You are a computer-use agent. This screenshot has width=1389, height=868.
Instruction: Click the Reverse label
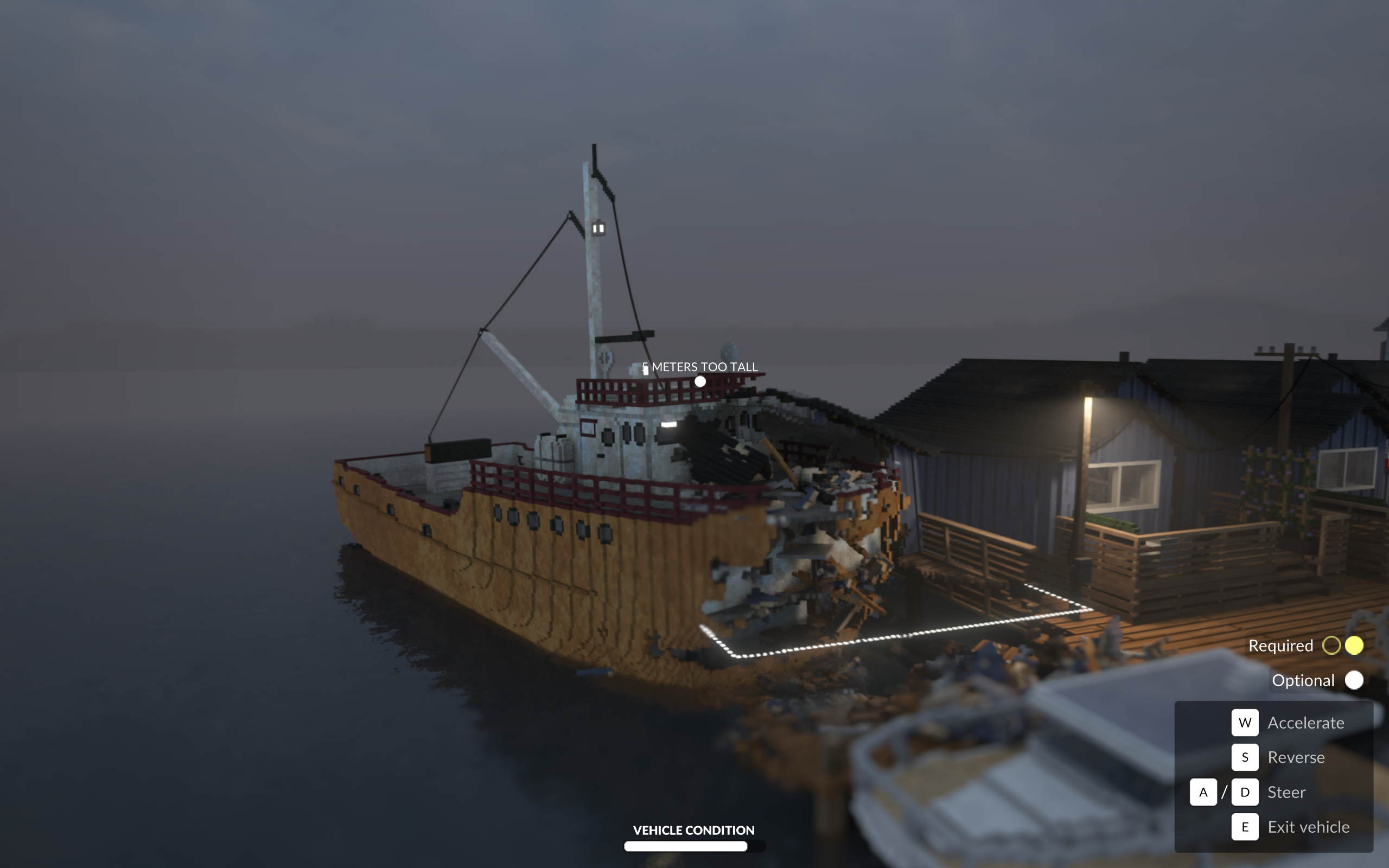click(x=1296, y=757)
